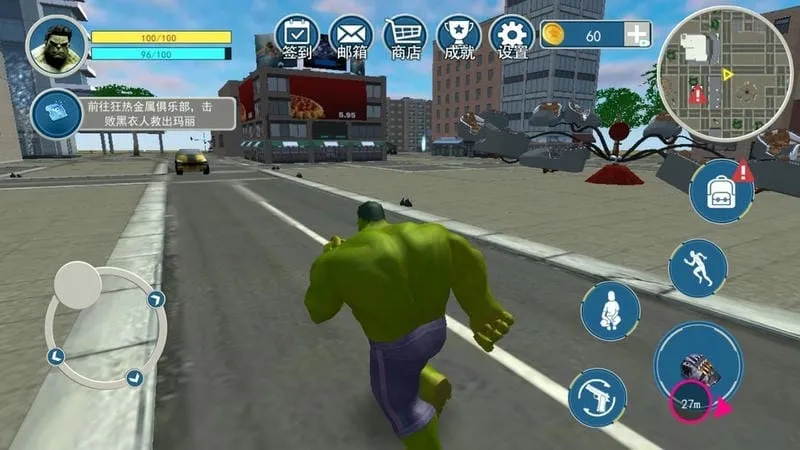The height and width of the screenshot is (450, 800).
Task: Activate the sprint running action
Action: pos(698,269)
